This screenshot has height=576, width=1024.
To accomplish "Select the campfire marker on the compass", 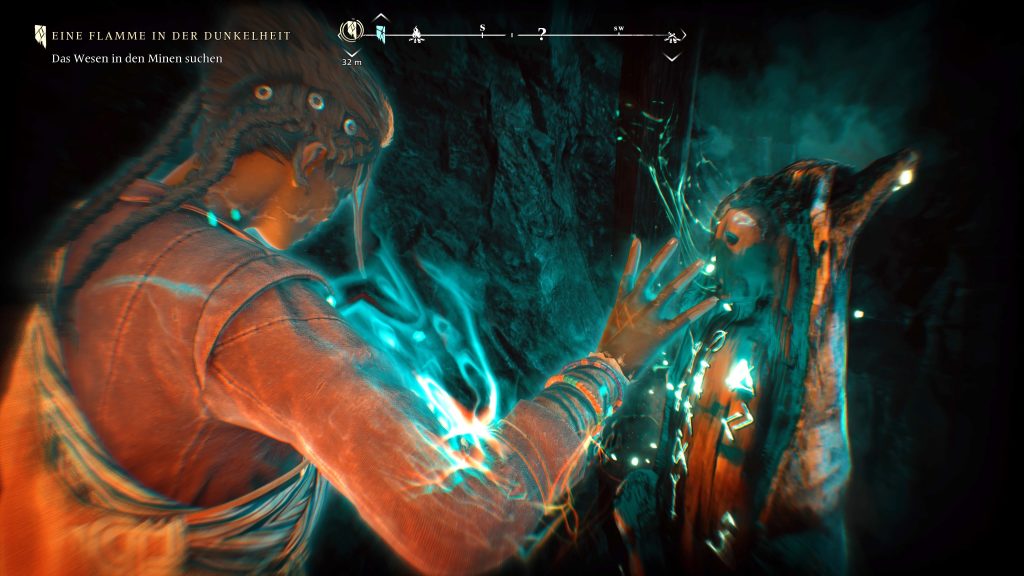I will tap(416, 36).
